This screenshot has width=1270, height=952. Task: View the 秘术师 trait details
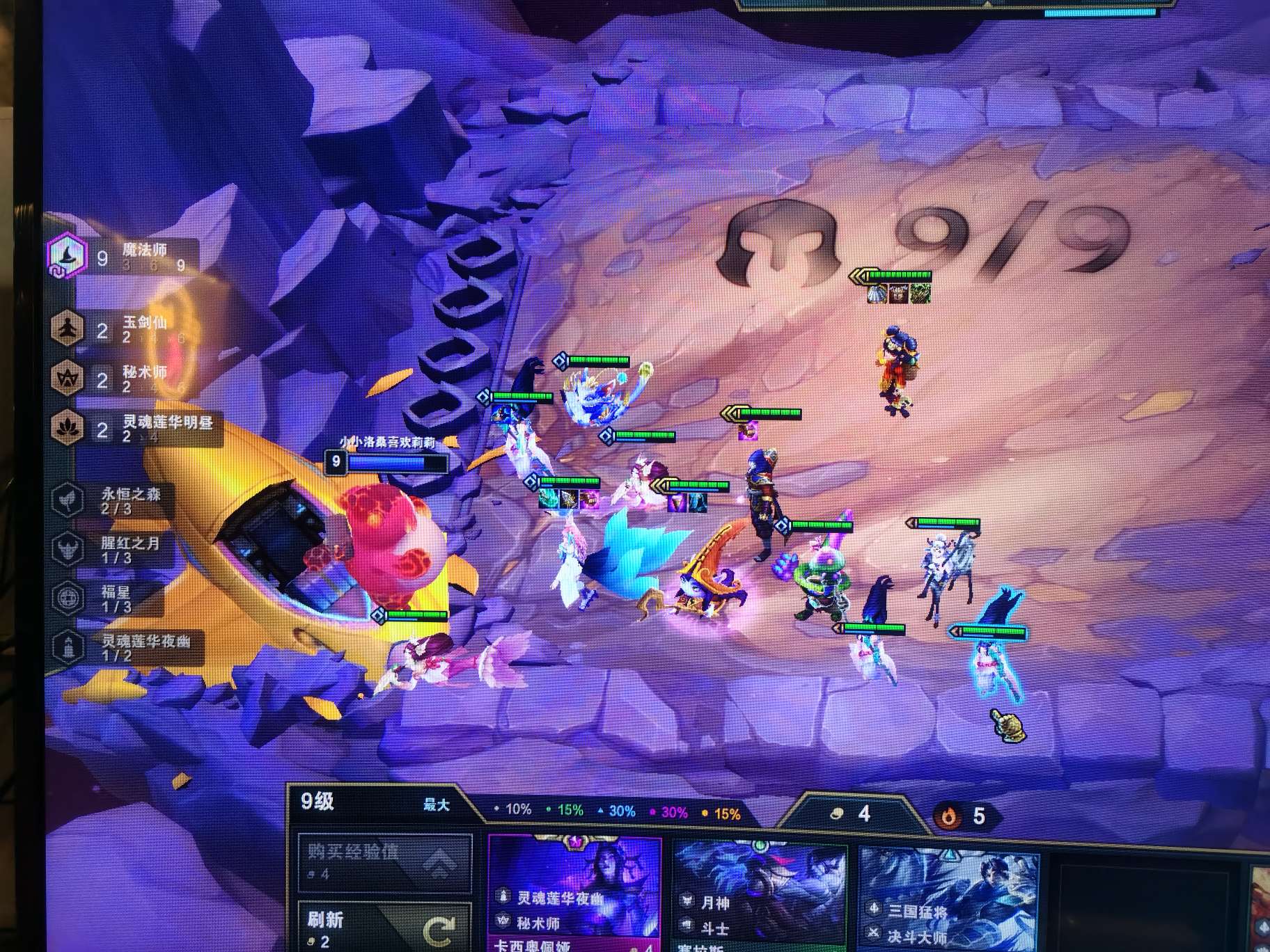[x=118, y=379]
